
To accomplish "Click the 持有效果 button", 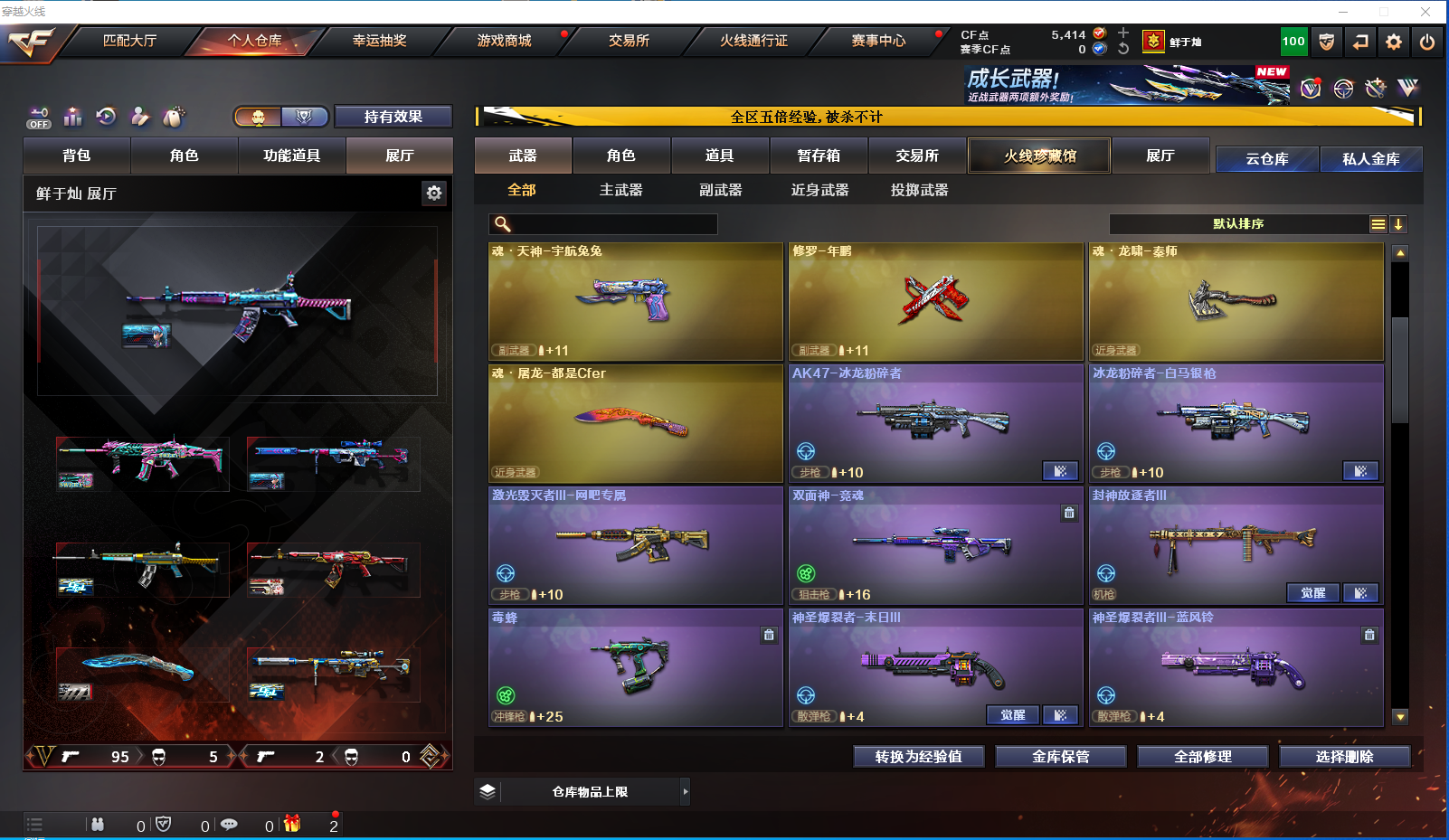I will click(393, 117).
